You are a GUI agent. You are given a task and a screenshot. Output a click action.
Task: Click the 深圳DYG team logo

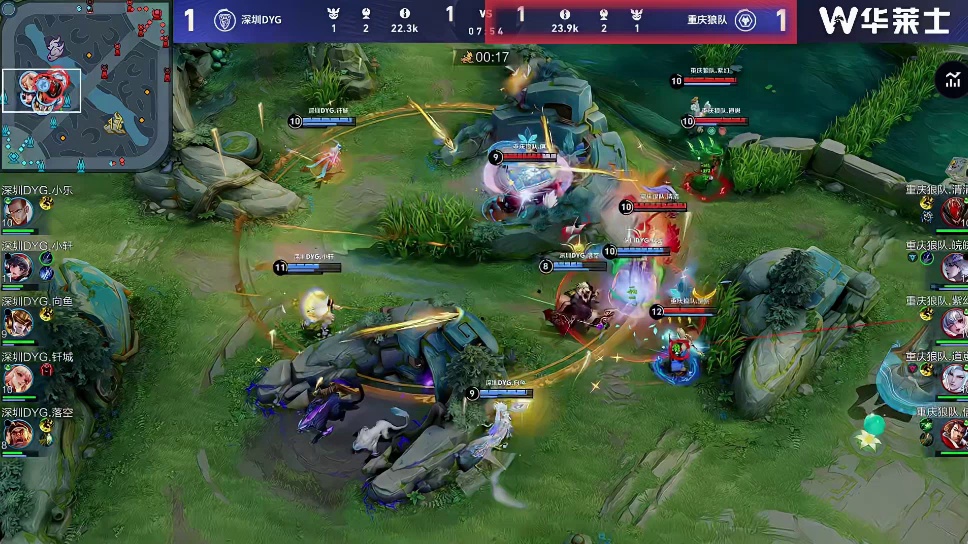pyautogui.click(x=225, y=19)
